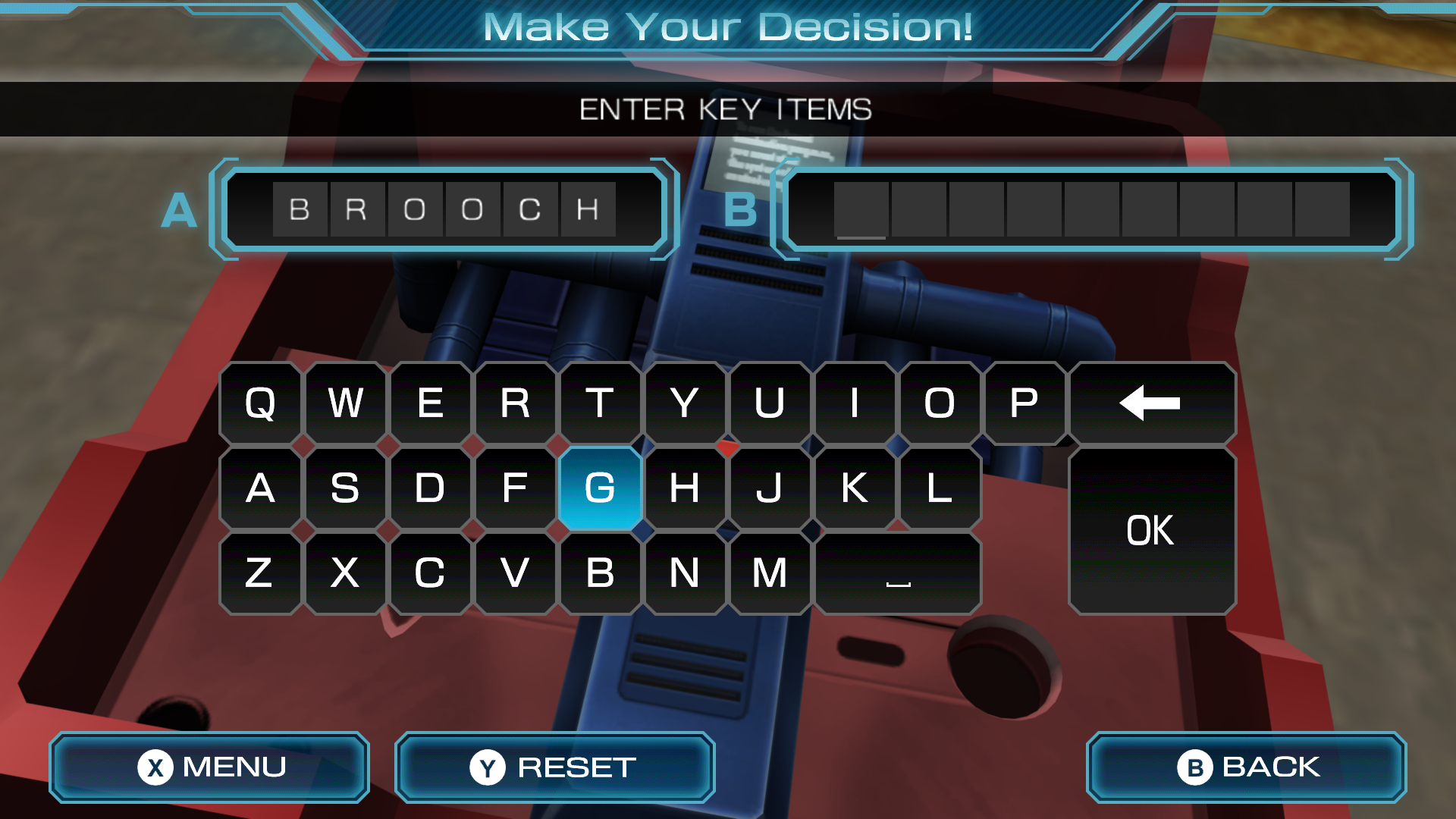
Task: Select the X key on keyboard
Action: tap(345, 573)
